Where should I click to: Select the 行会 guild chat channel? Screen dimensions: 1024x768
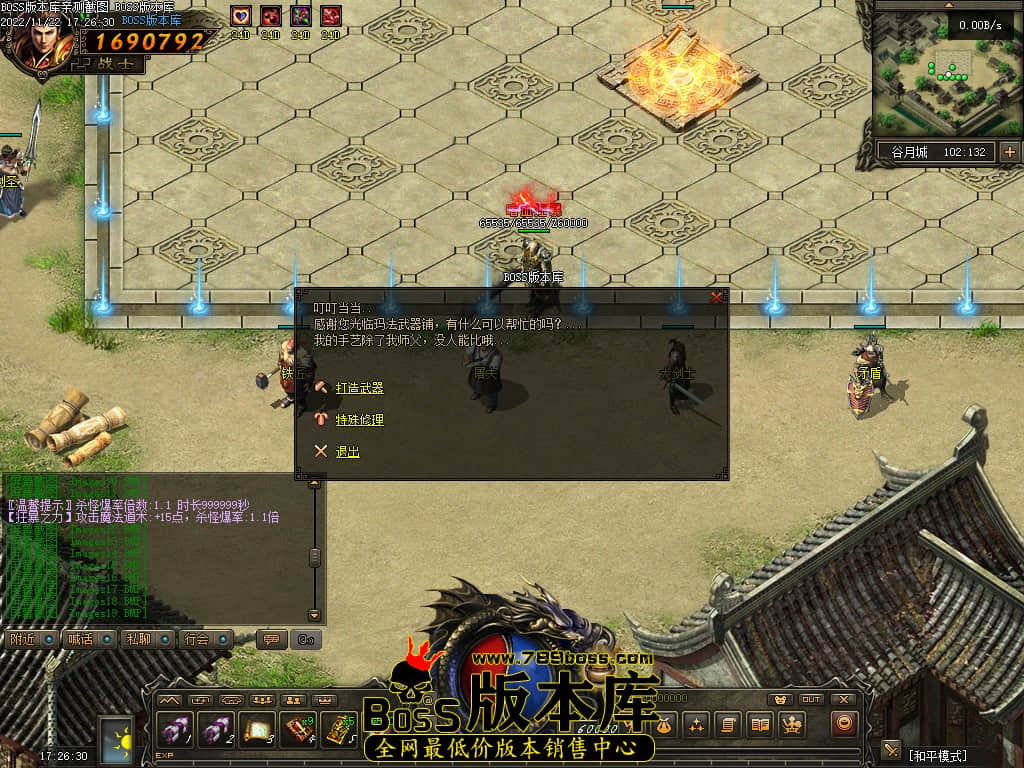tap(197, 639)
